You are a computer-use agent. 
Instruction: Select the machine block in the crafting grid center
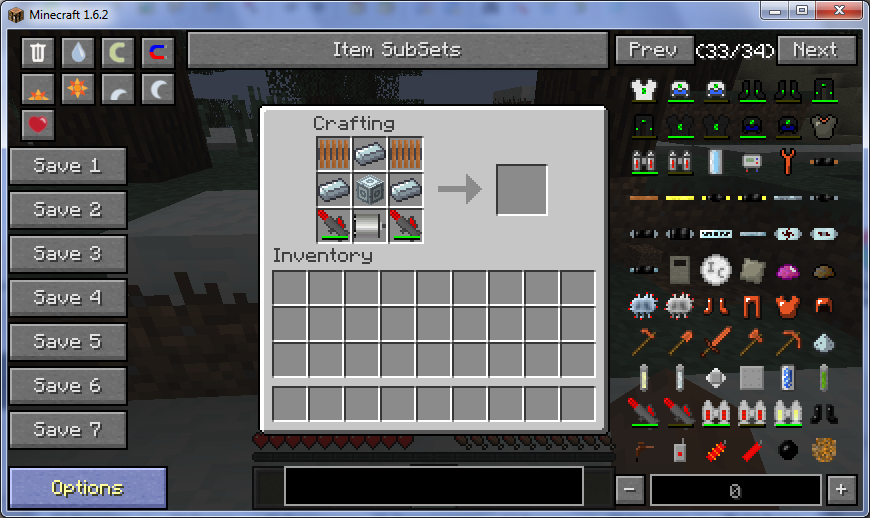pos(370,190)
